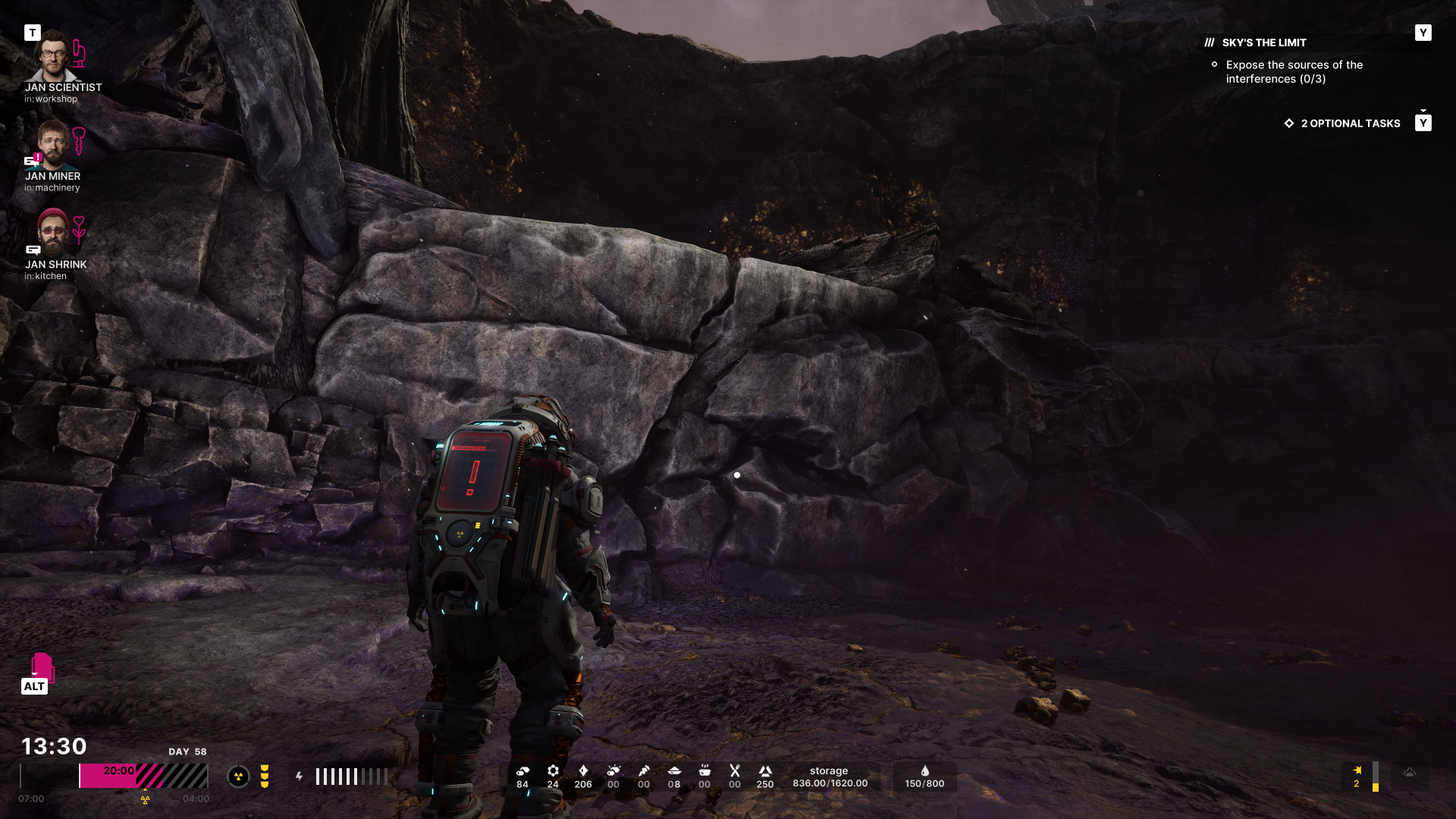Click the steaming cooked meal icon
Viewport: 1456px width, 819px height.
pyautogui.click(x=704, y=771)
